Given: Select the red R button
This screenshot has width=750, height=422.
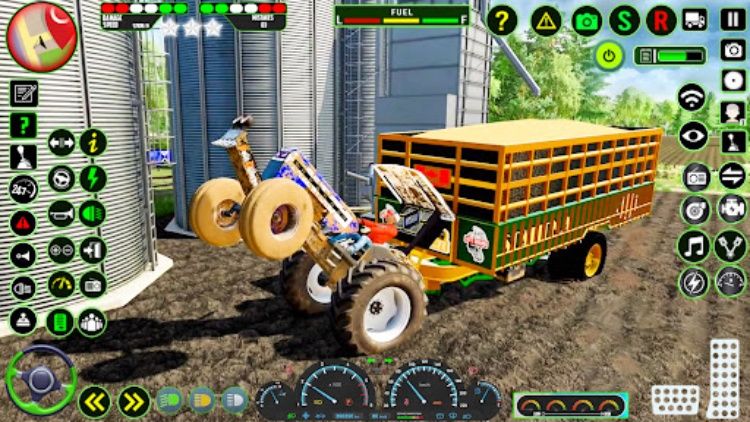Looking at the screenshot, I should (x=661, y=20).
